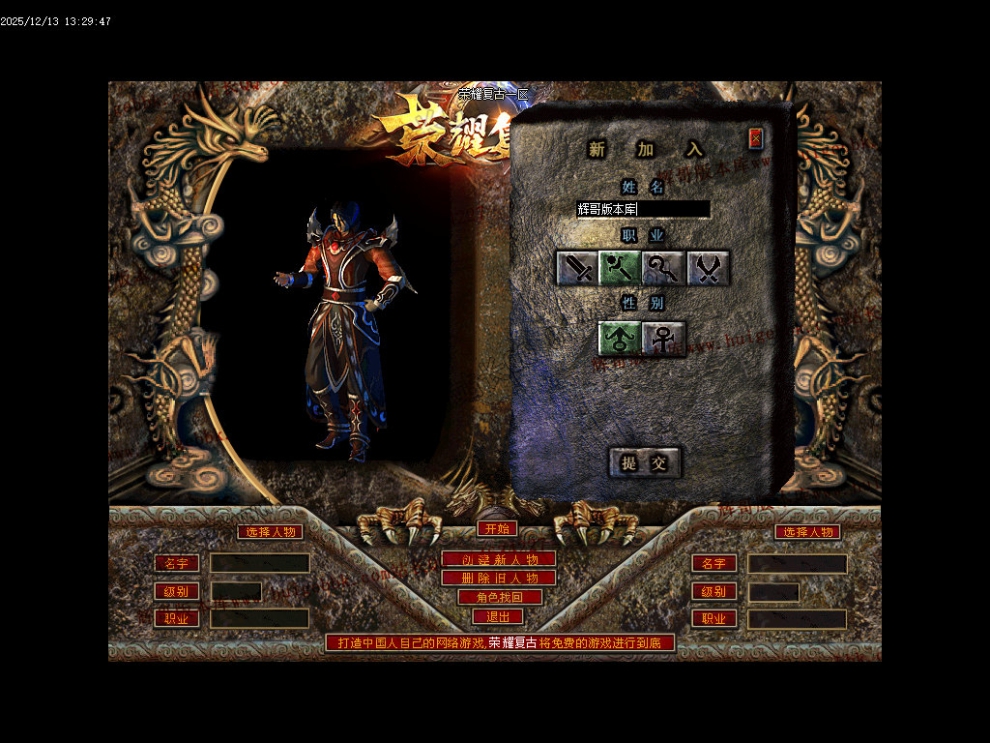Select the assassin class crossed blades icon

708,268
